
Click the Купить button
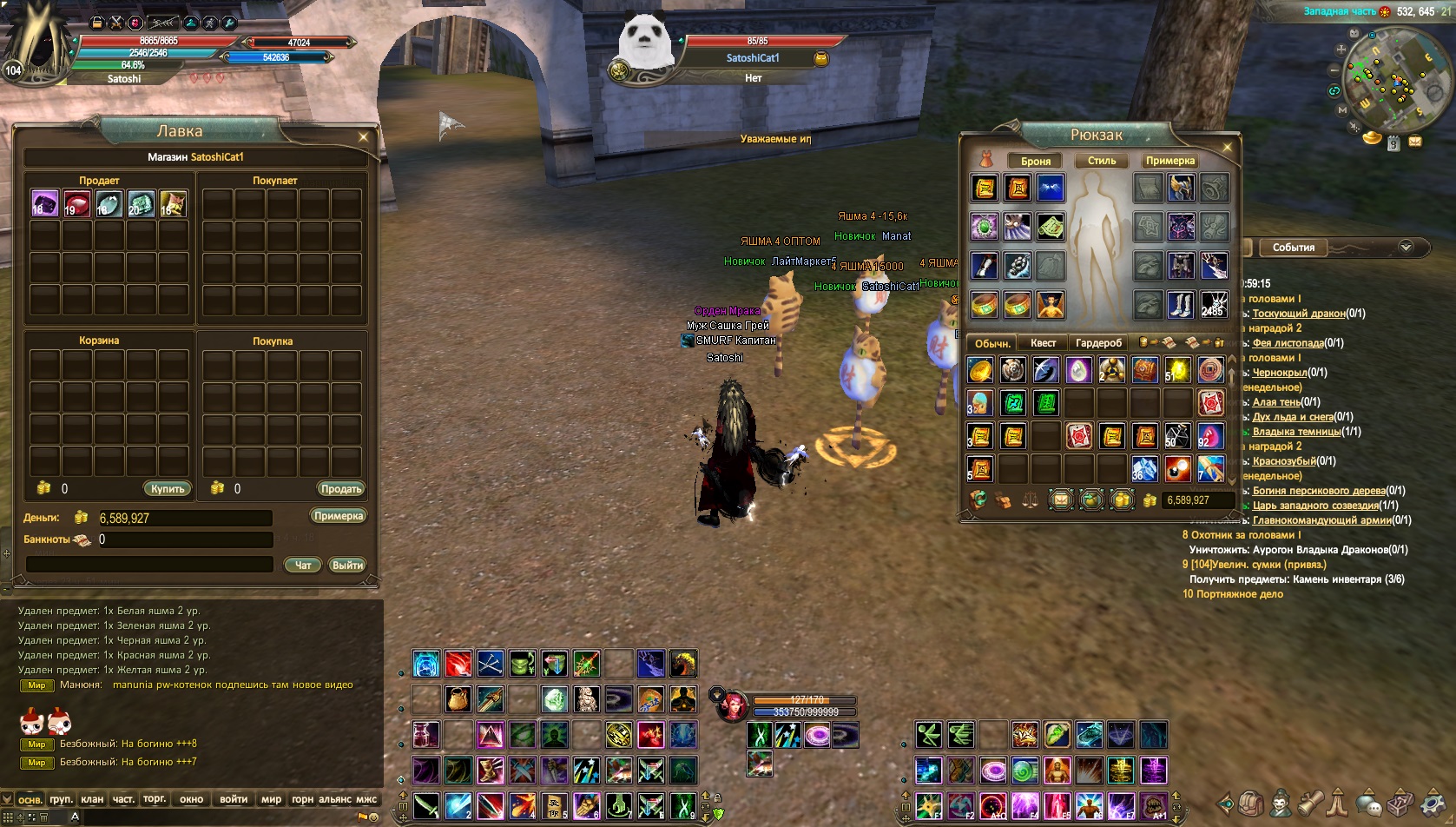click(168, 489)
